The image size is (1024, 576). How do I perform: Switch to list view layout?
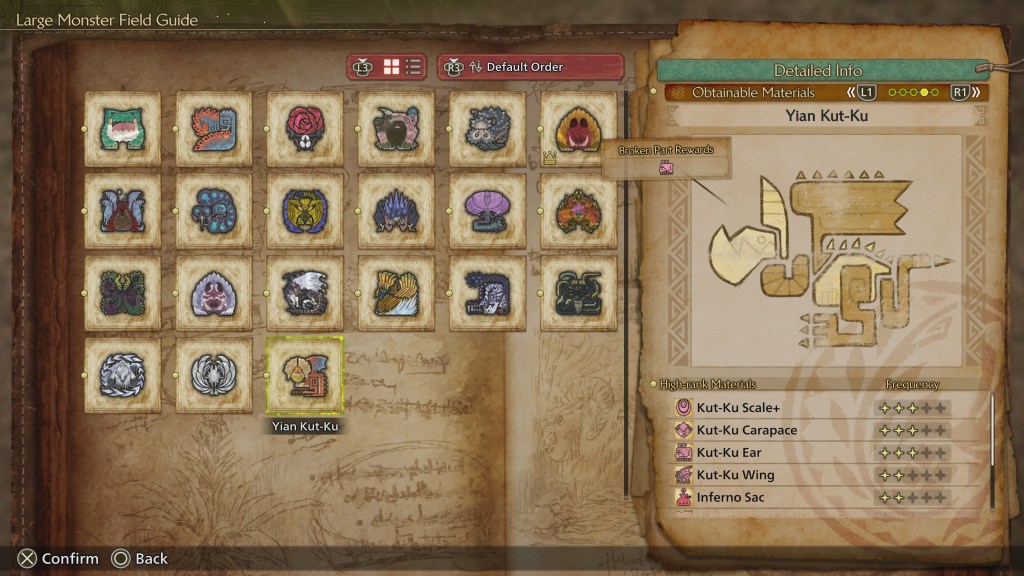[414, 67]
